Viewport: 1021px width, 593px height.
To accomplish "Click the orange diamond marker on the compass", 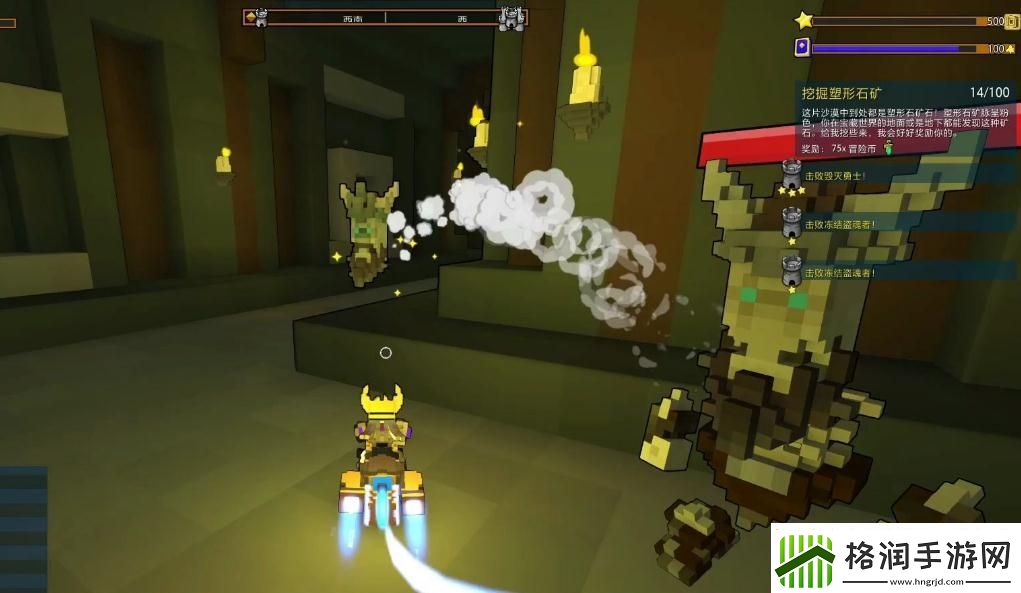I will click(250, 16).
